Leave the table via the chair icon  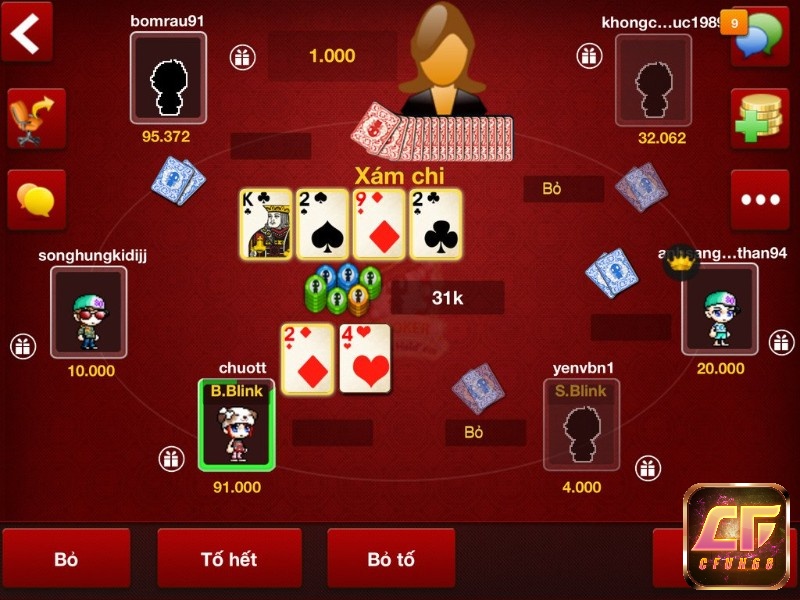coord(36,118)
